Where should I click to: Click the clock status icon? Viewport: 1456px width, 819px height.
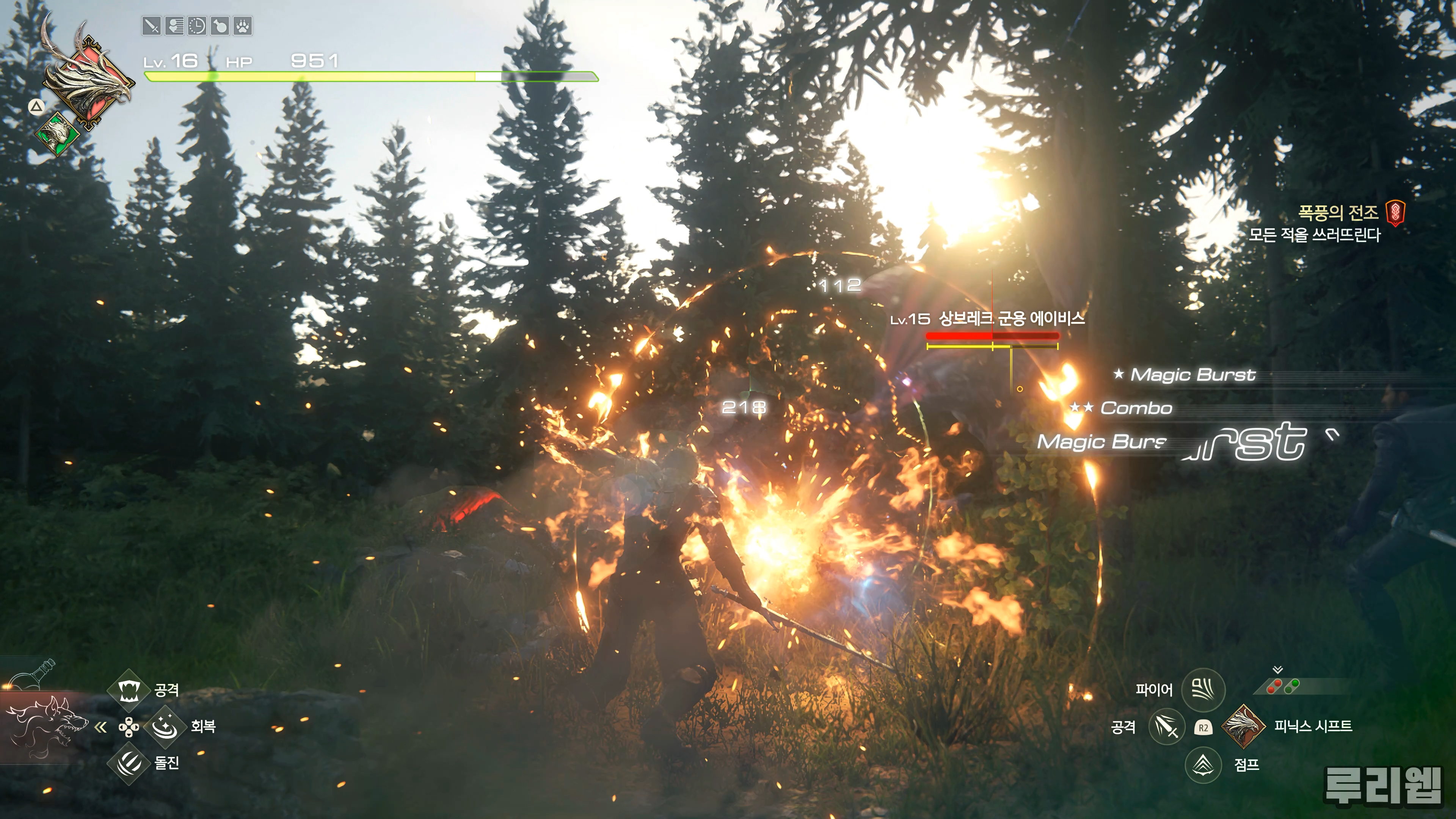click(x=197, y=26)
